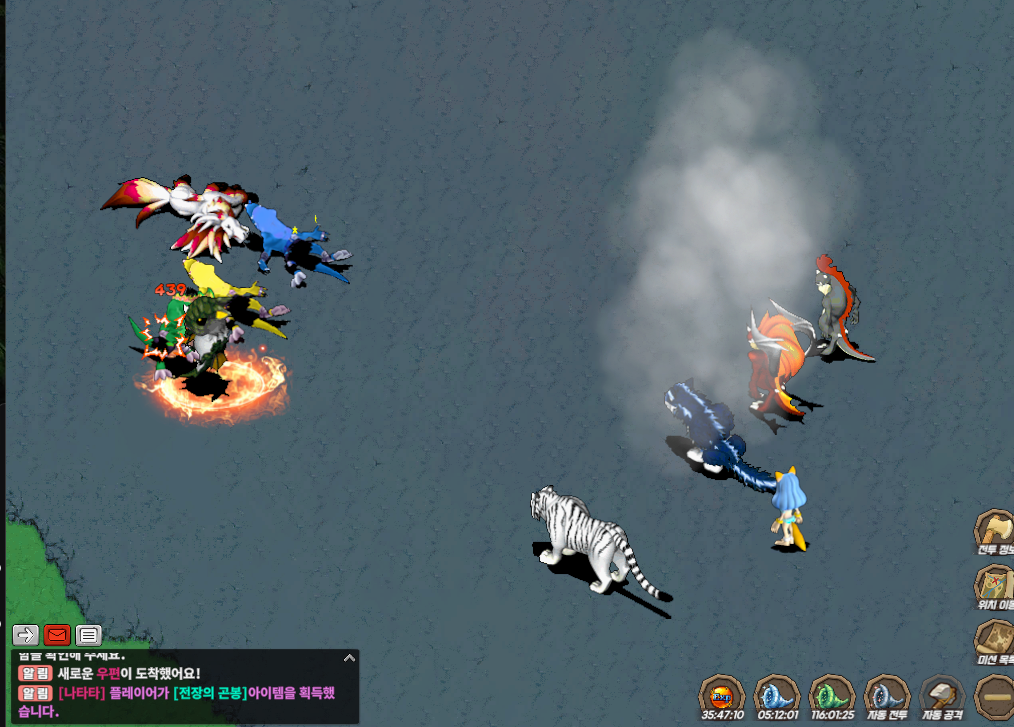
Task: Toggle 자동 전투 auto battle
Action: (885, 693)
